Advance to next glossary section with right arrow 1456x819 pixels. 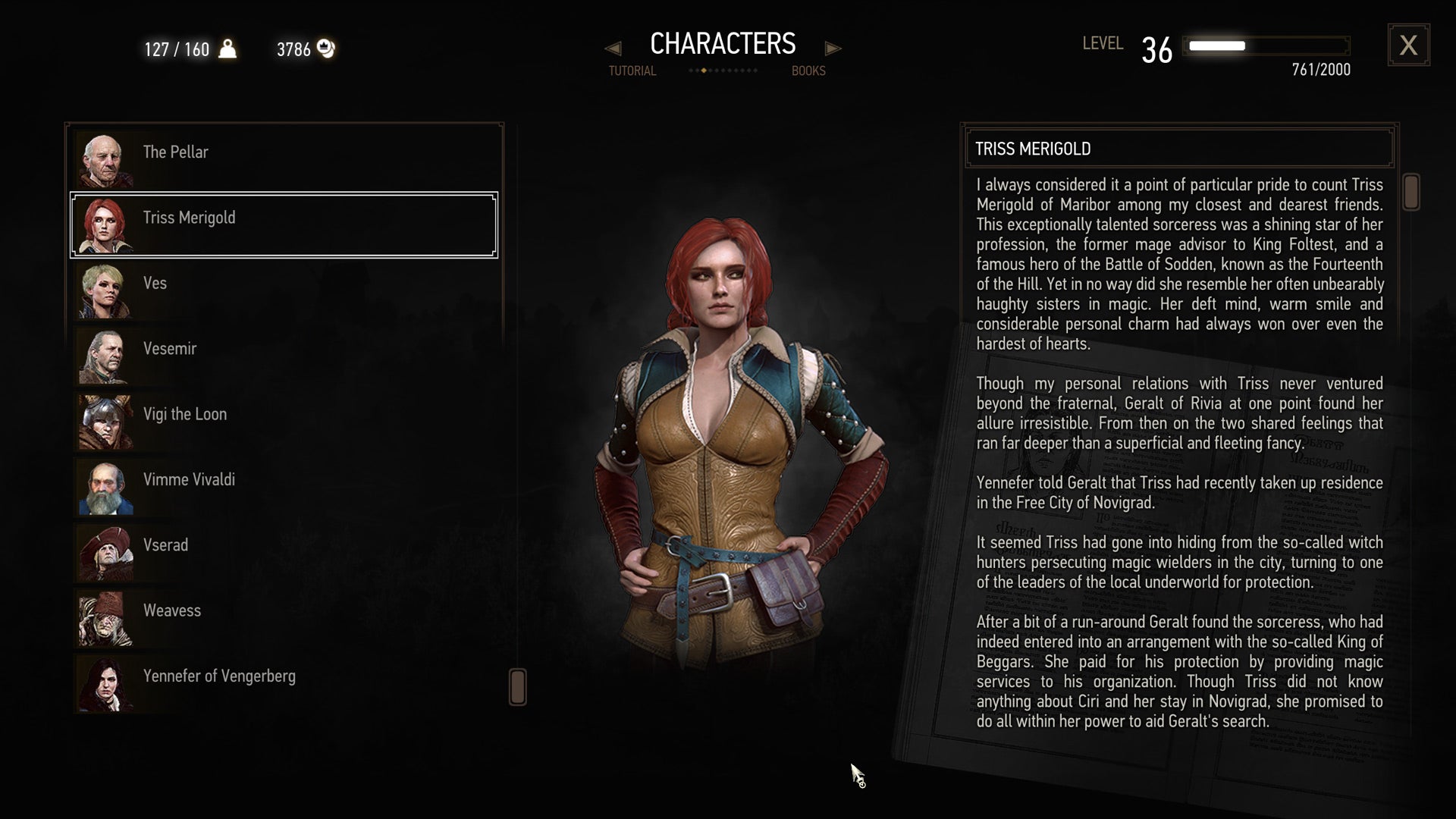click(x=833, y=49)
